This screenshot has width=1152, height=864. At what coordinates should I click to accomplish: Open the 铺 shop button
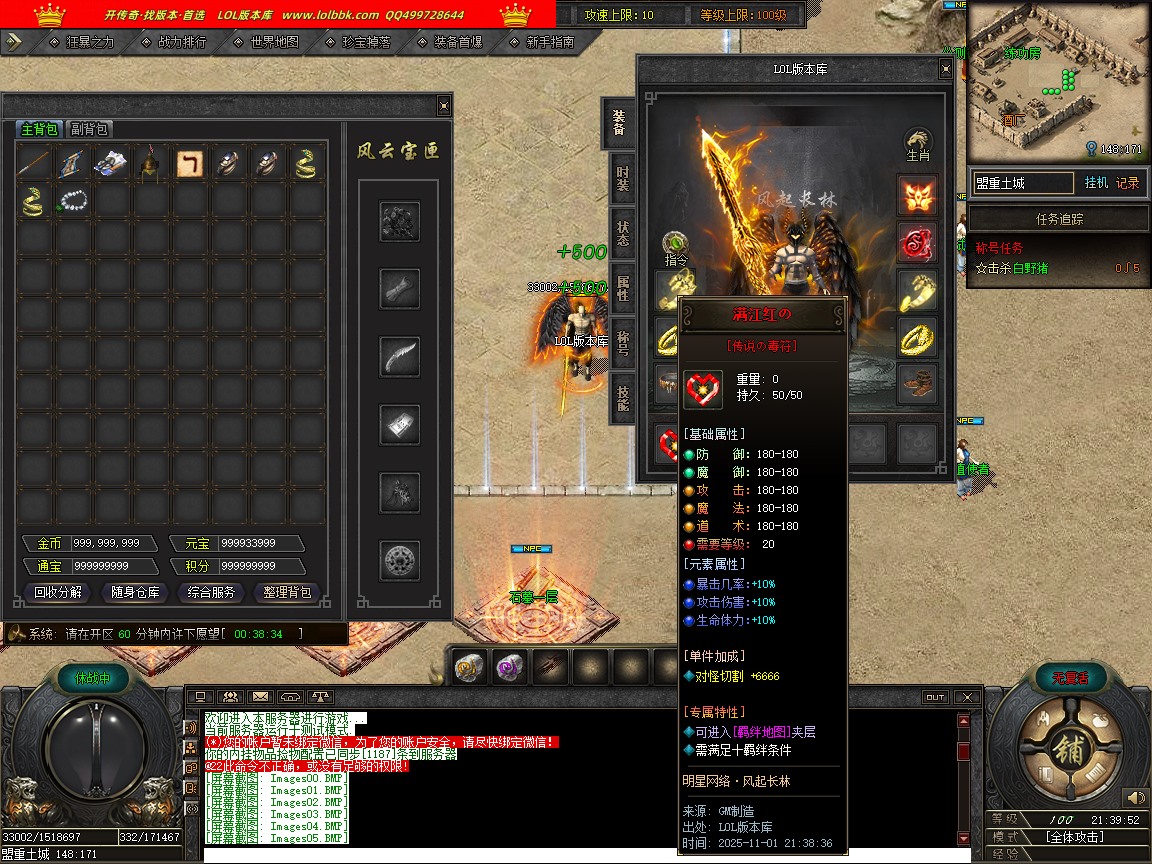pyautogui.click(x=1068, y=750)
